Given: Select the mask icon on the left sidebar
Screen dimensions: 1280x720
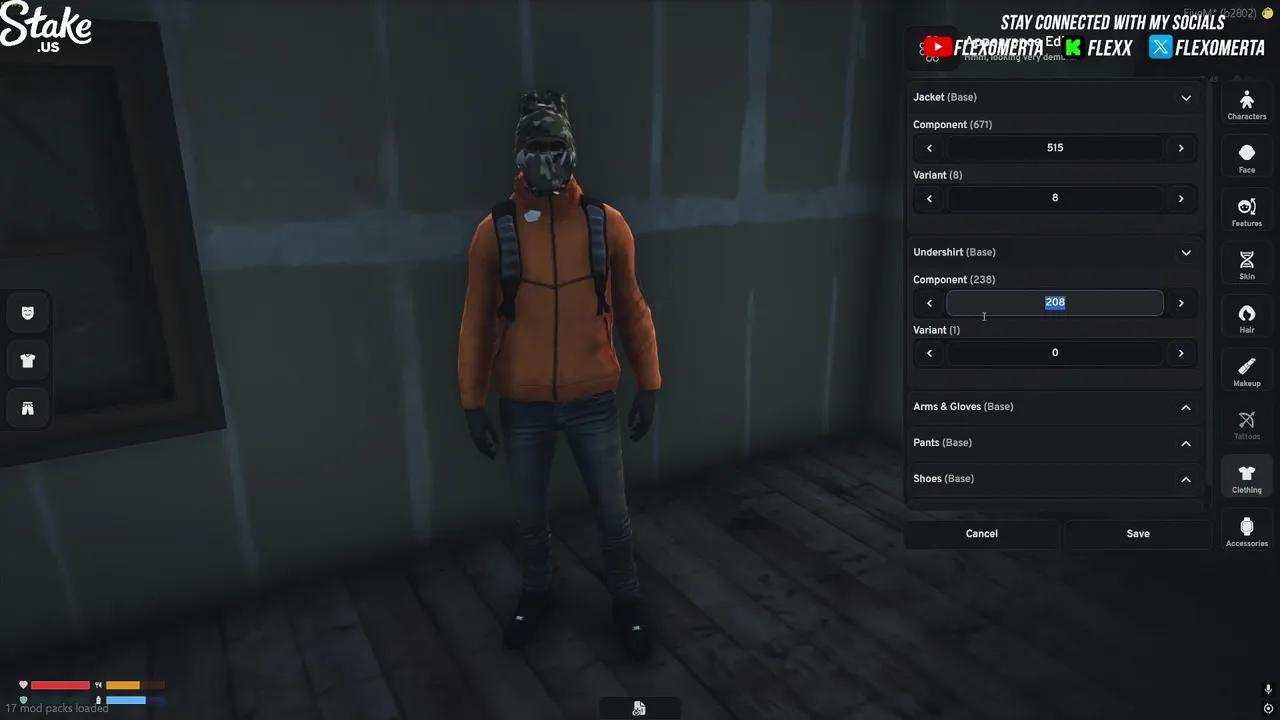Looking at the screenshot, I should click(27, 312).
